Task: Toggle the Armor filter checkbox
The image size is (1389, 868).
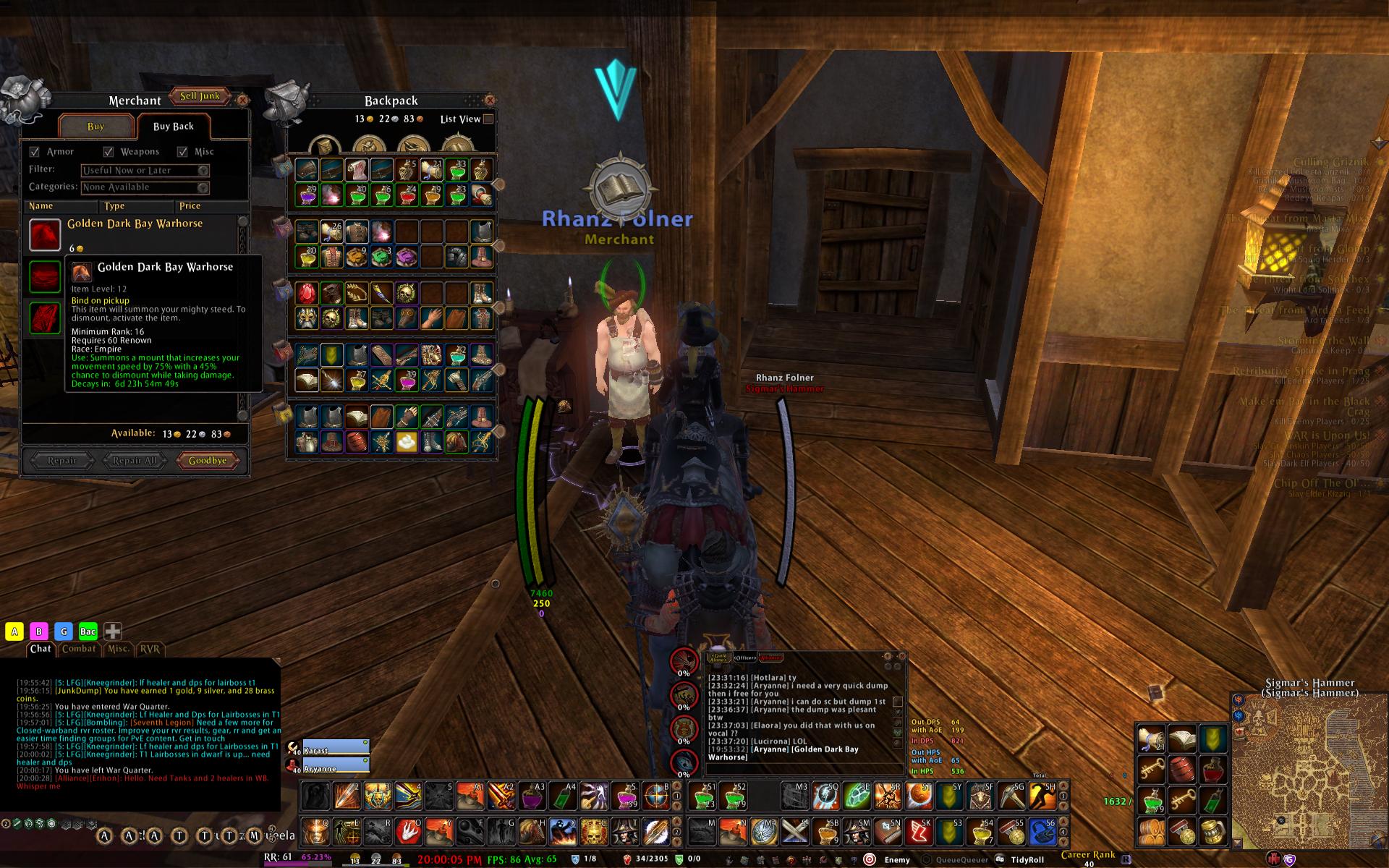Action: 35,152
